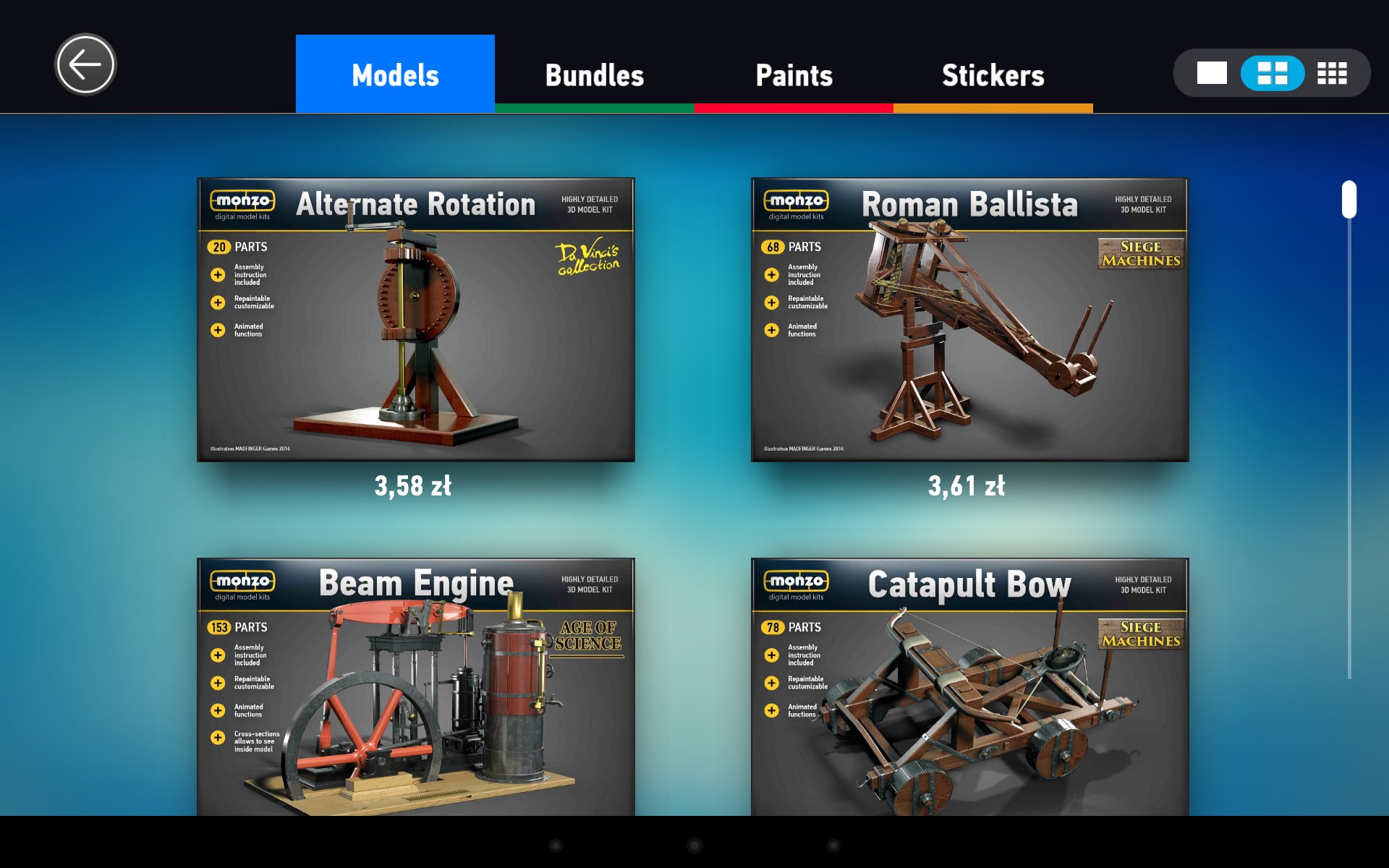Click the 3,61 zł price label

click(967, 486)
